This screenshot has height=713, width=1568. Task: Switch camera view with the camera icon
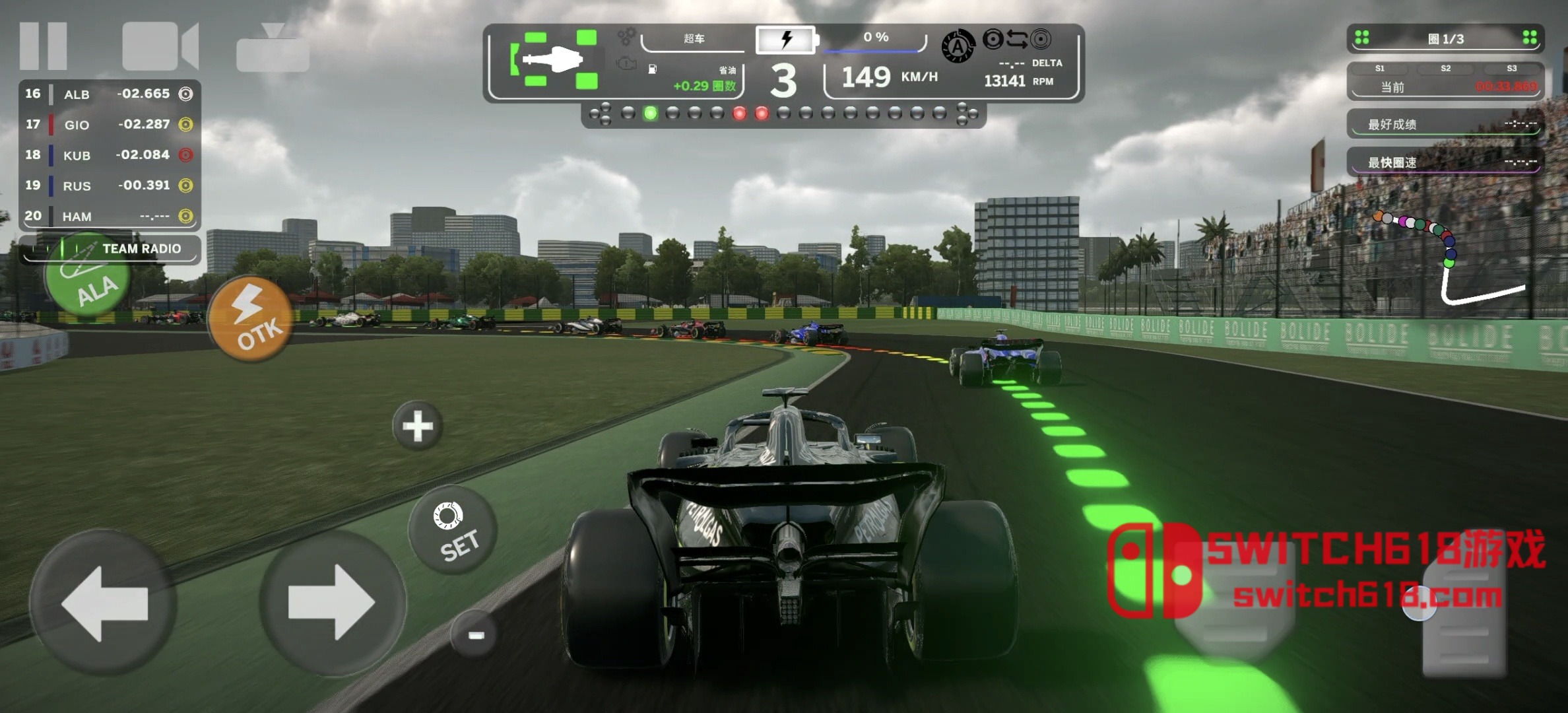click(x=160, y=46)
